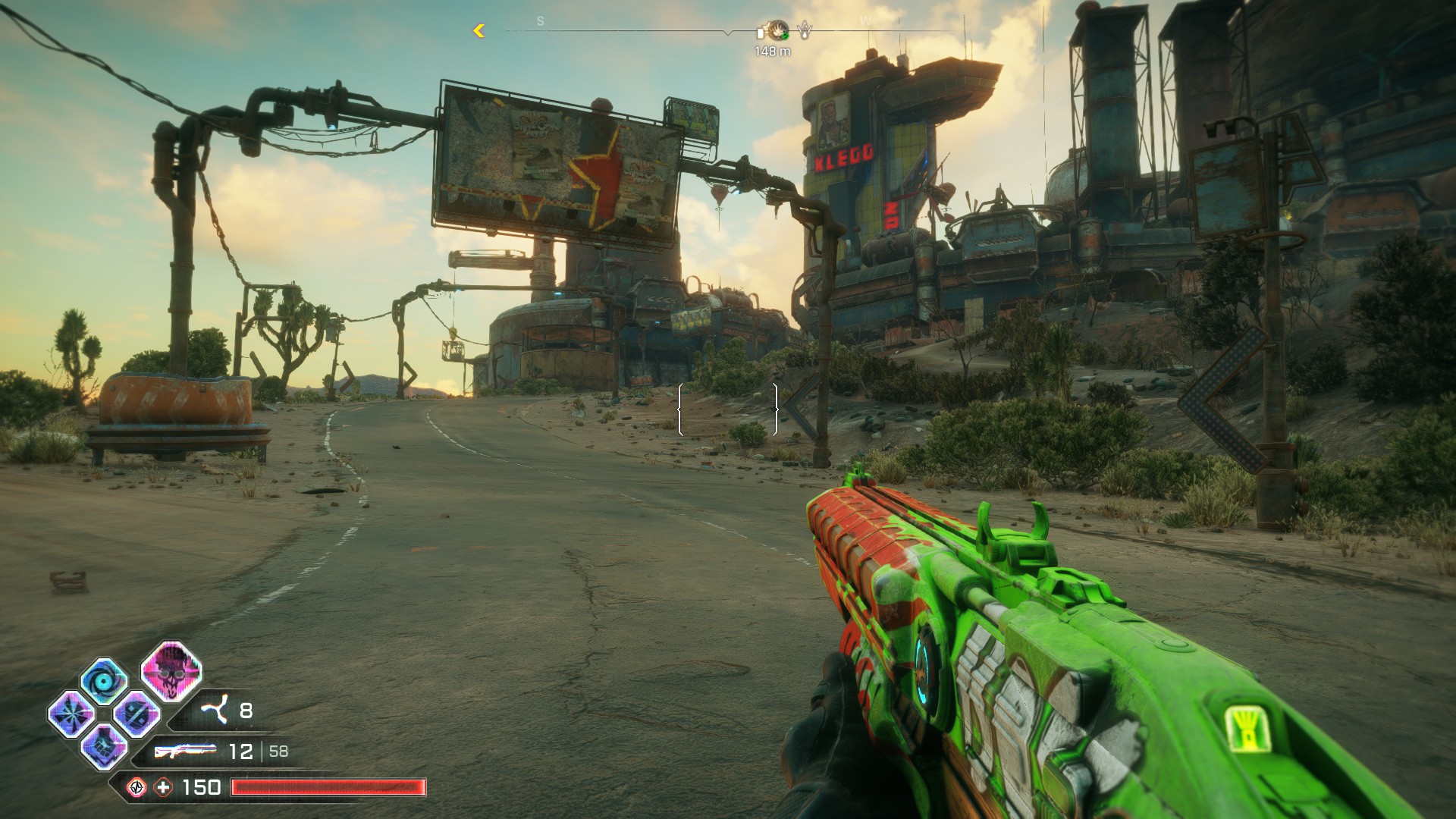Trigger the Shatter burst ability icon

pos(71,714)
